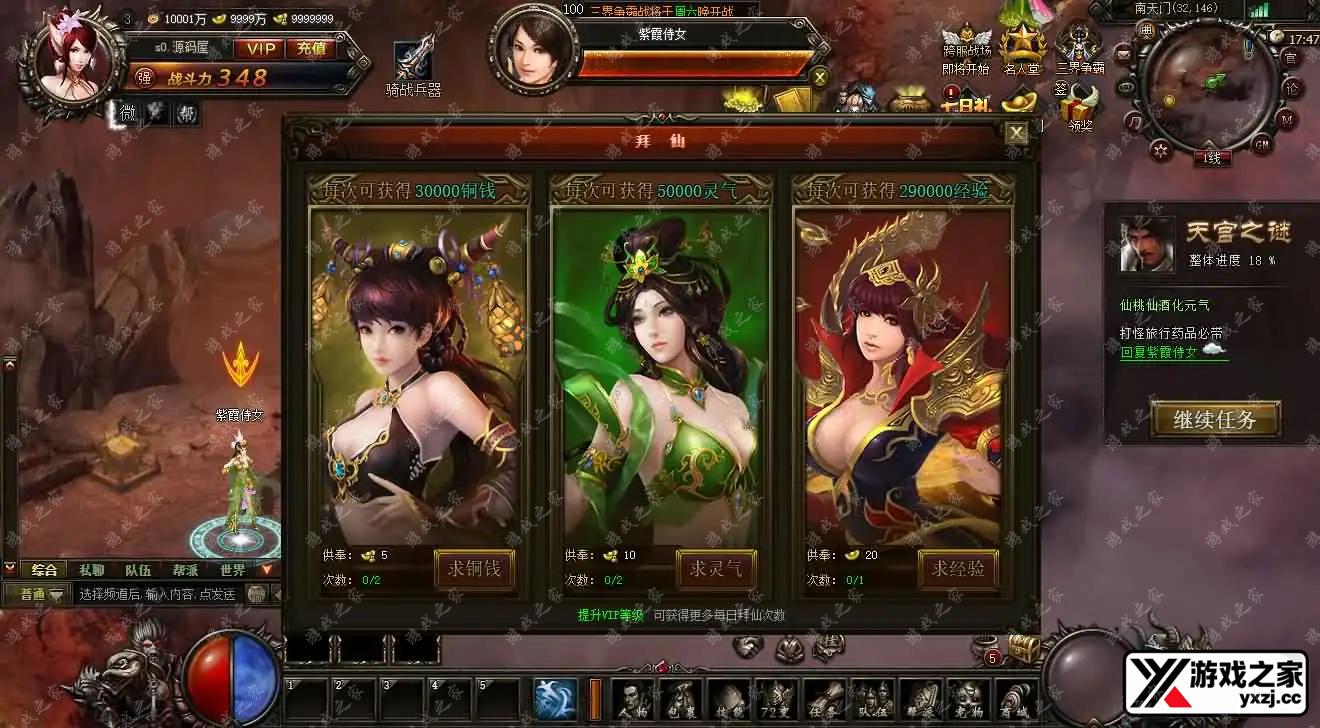Screen dimensions: 1320x728
Task: Dismiss the 紫霞侍女 target frame
Action: (820, 77)
